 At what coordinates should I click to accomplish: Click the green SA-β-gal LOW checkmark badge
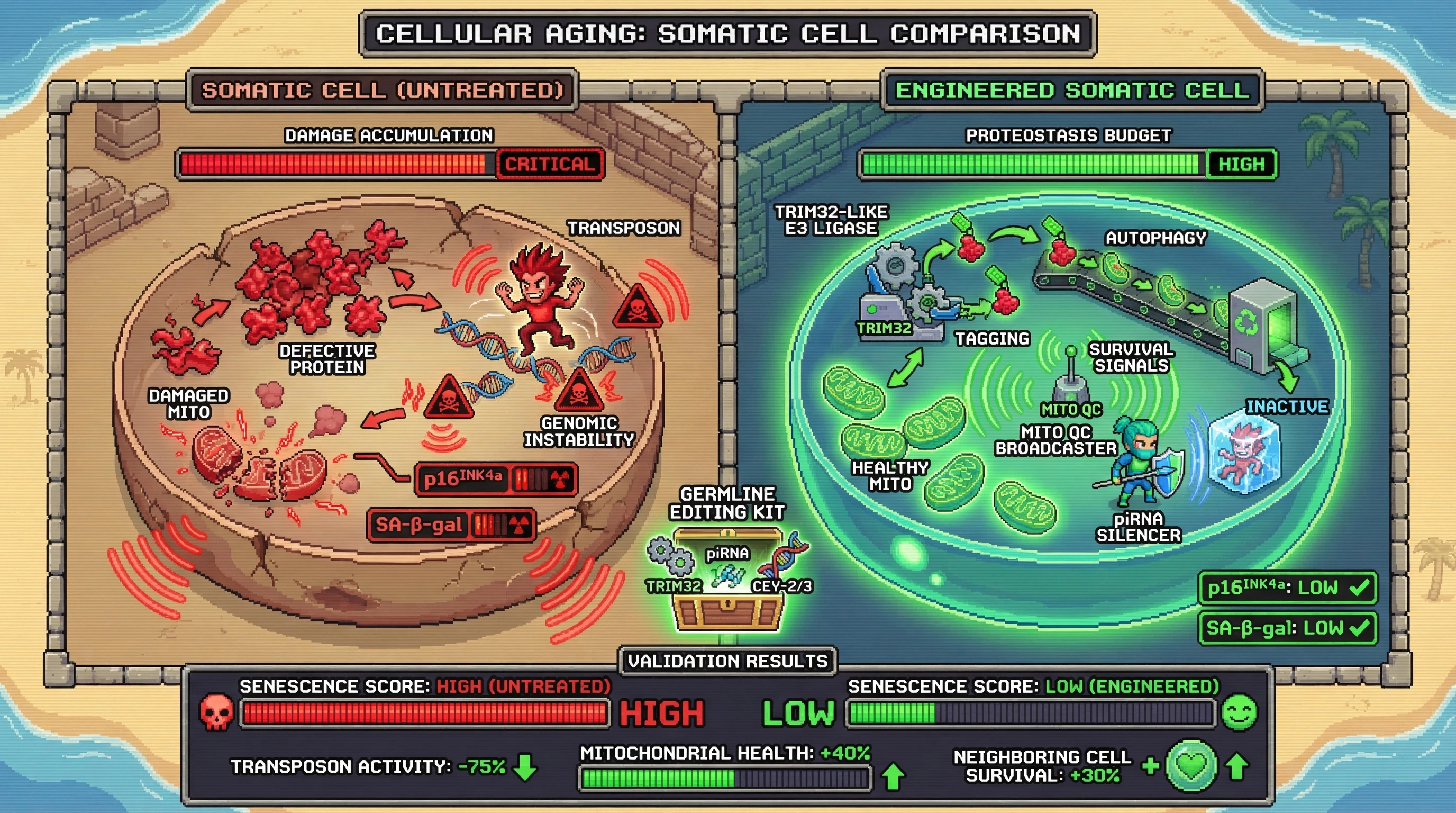[1288, 628]
